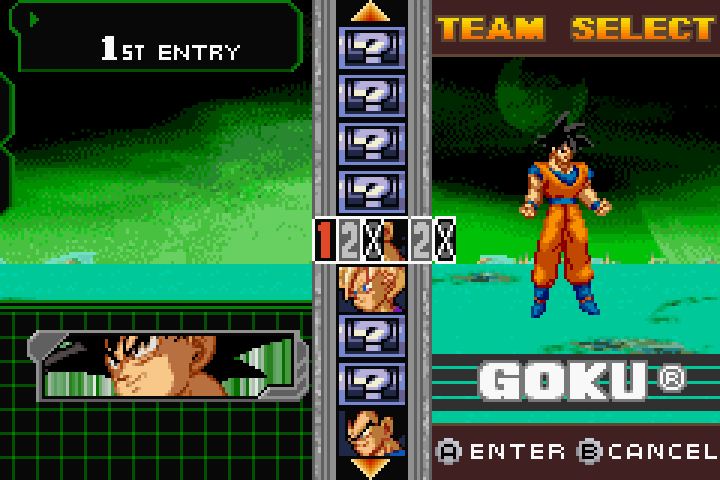Select the highlighted Goku roster slot

384,240
